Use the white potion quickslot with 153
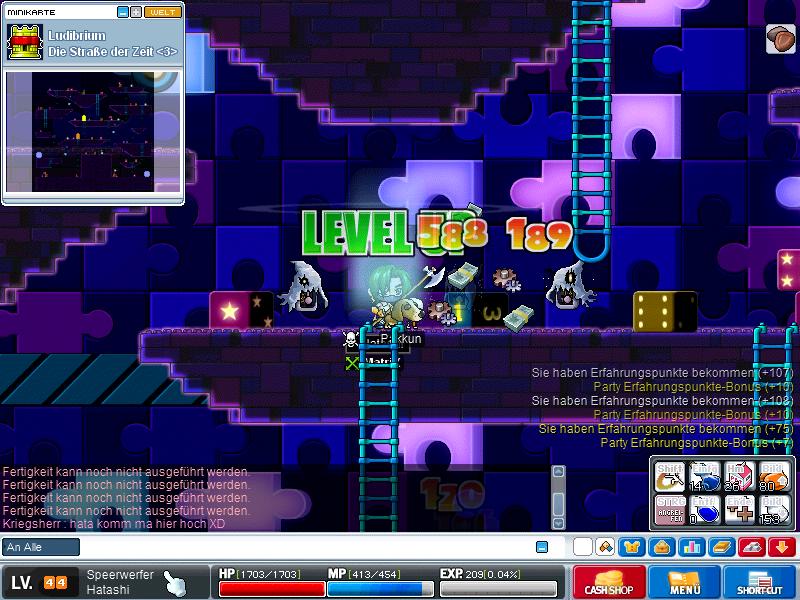Screen dimensions: 800x600 click(773, 510)
